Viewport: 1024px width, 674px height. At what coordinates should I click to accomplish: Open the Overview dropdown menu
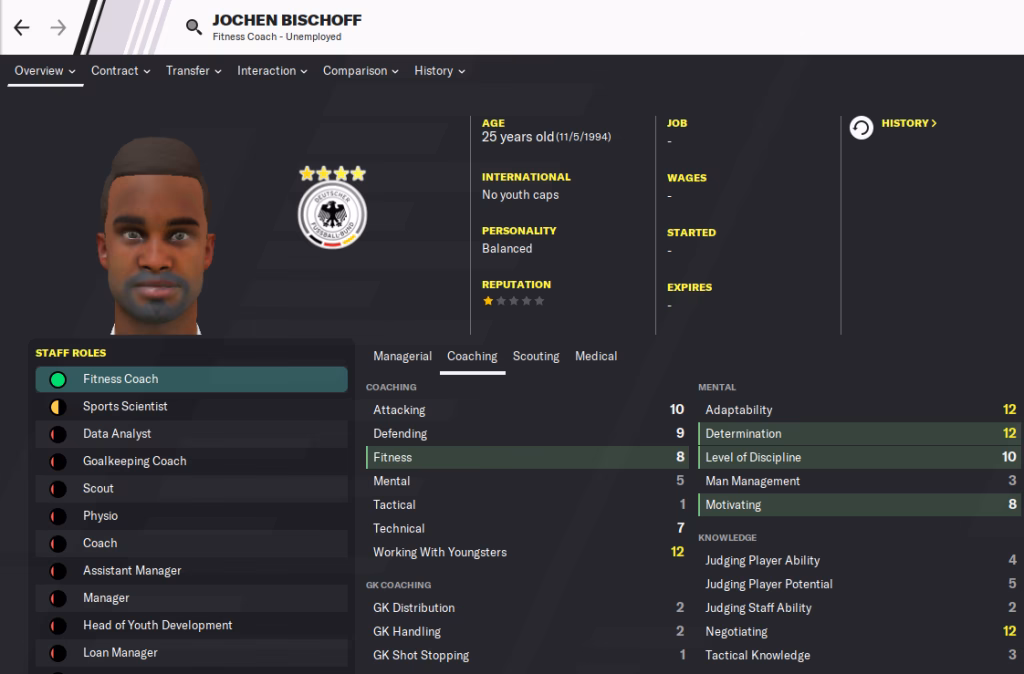tap(45, 71)
